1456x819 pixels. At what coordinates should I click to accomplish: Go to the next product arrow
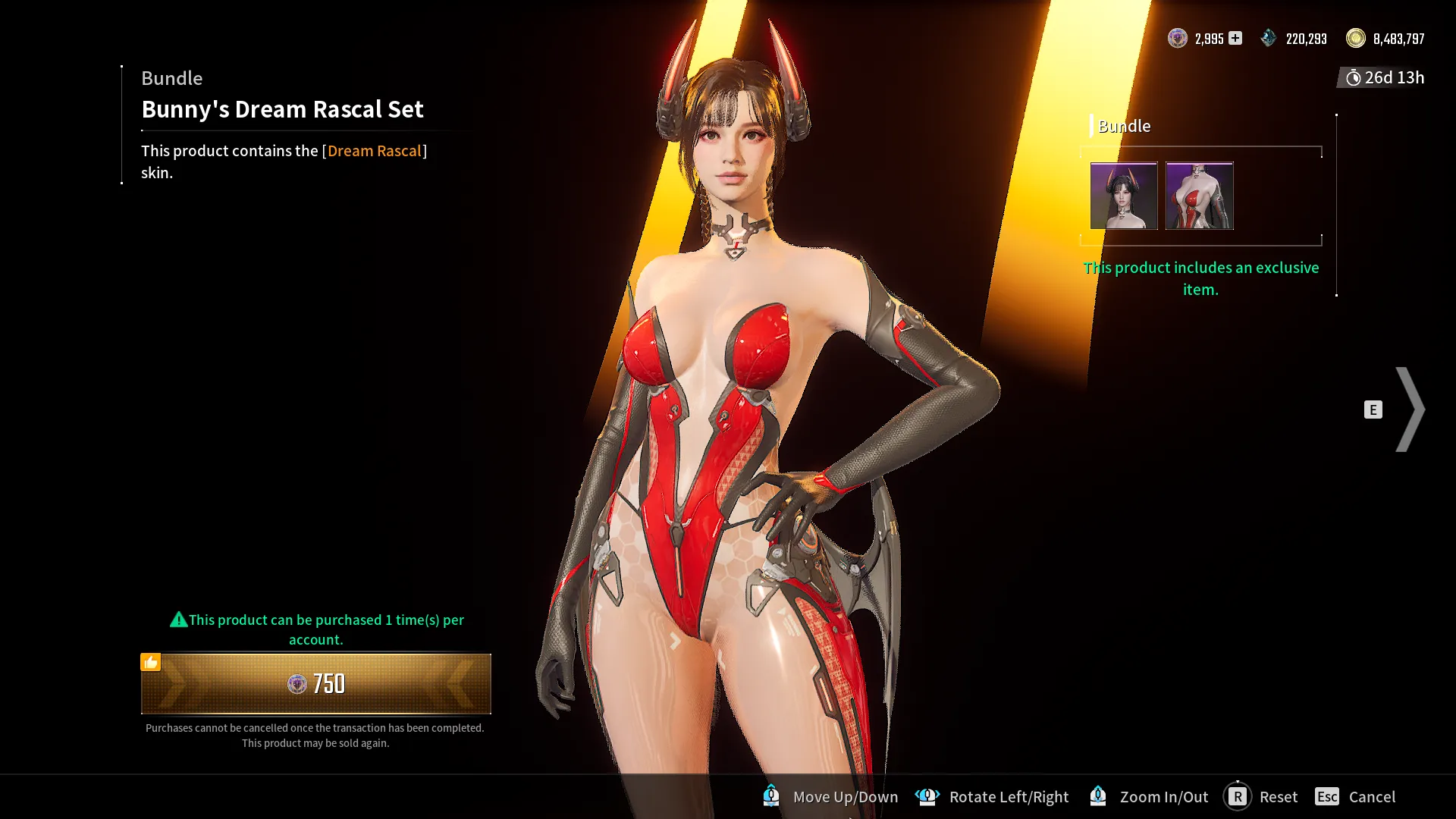[x=1410, y=409]
